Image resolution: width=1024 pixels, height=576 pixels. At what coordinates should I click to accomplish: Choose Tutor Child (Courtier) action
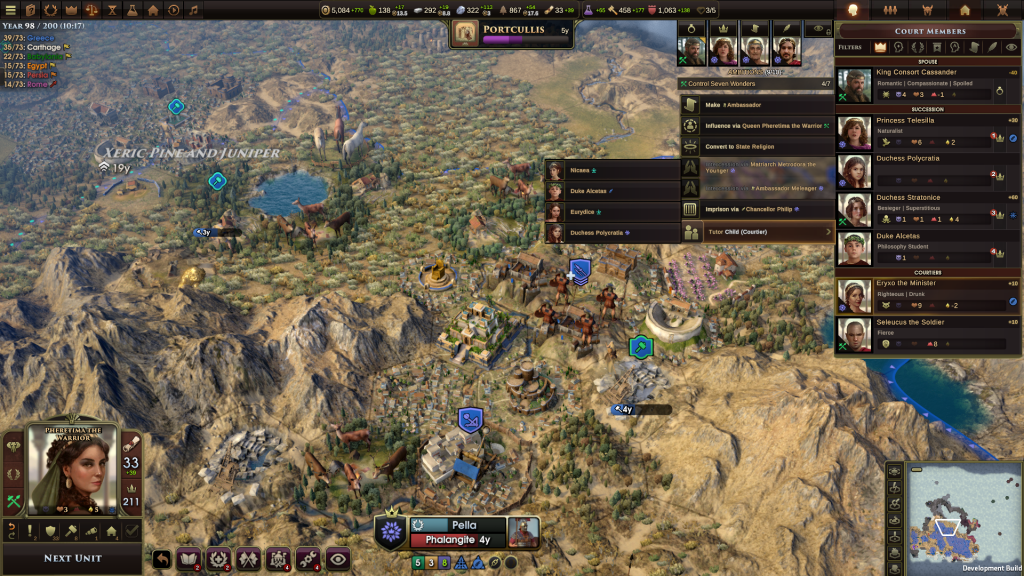(x=757, y=232)
